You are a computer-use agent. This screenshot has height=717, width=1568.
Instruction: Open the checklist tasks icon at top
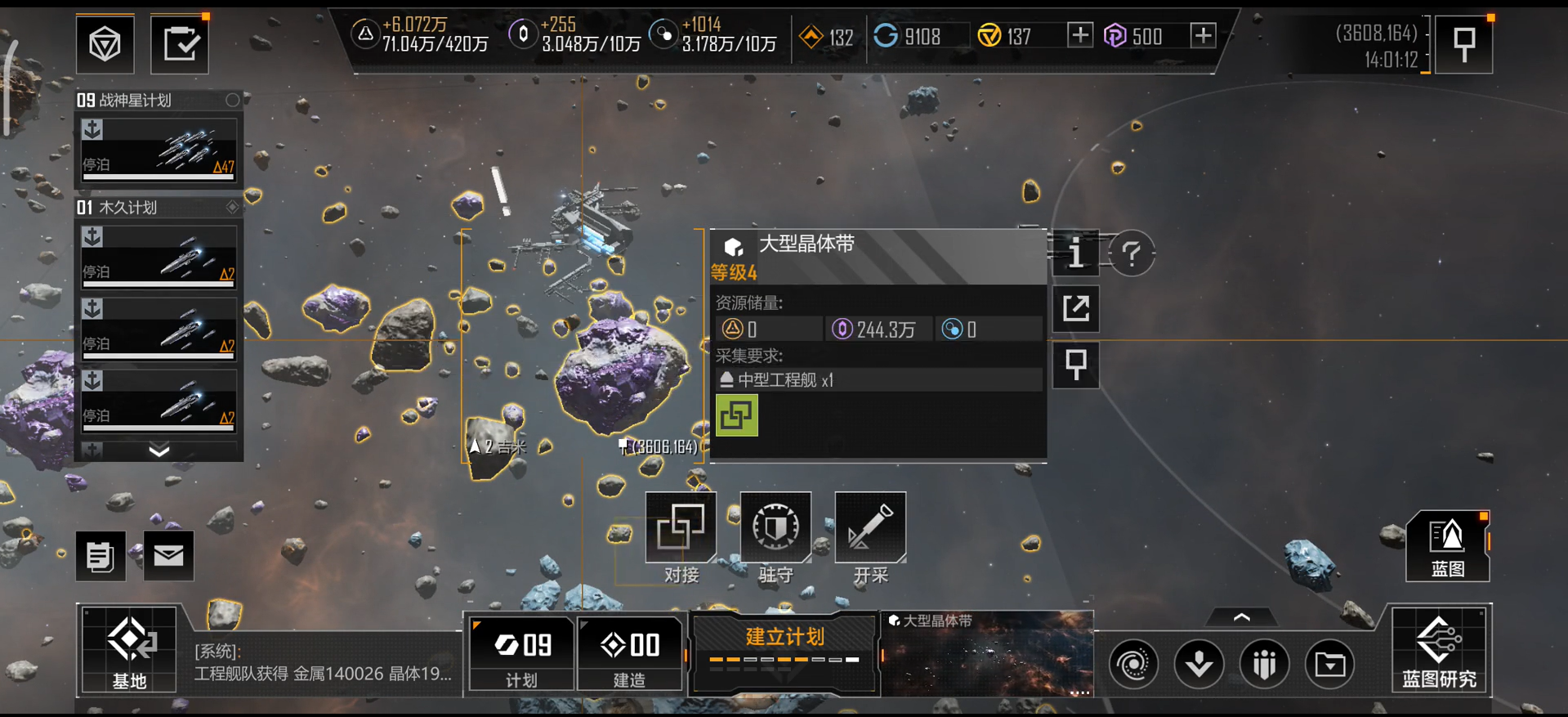(180, 44)
